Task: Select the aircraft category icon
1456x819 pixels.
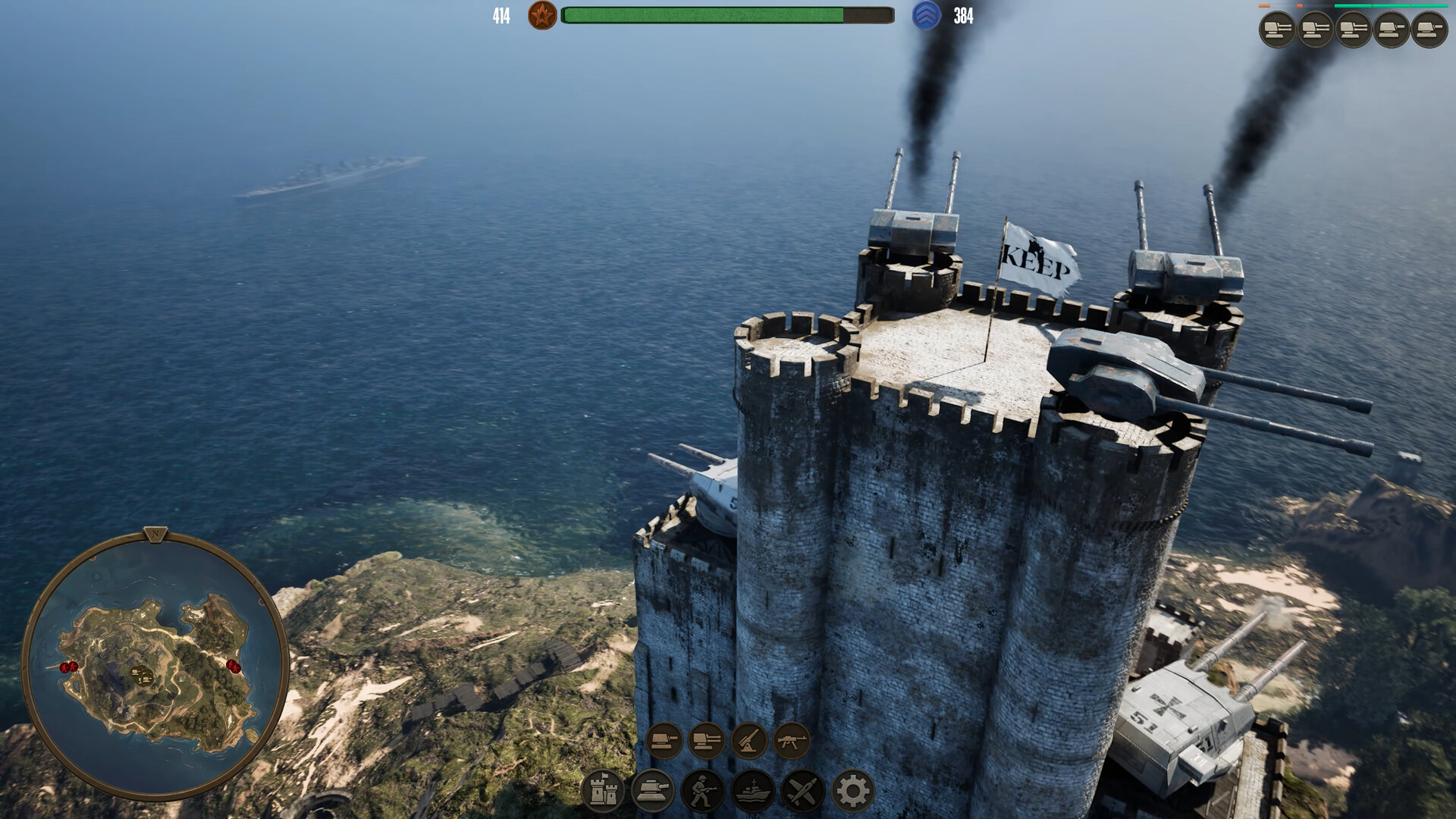Action: pos(802,791)
